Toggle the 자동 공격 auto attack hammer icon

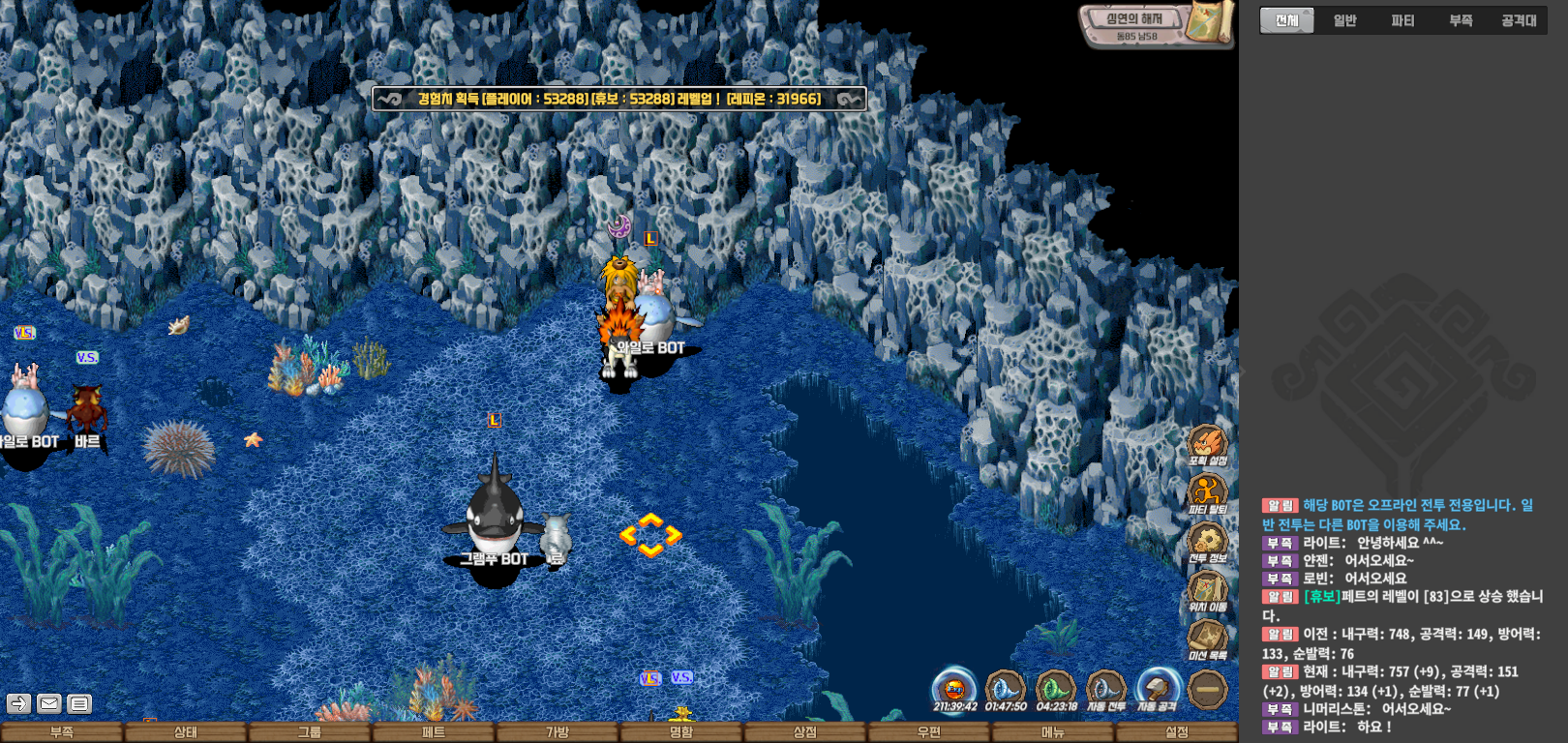[1157, 689]
